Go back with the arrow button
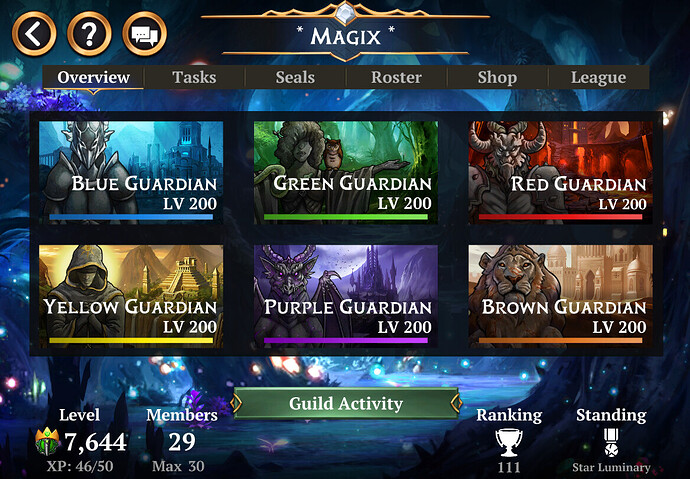This screenshot has width=690, height=479. point(34,35)
